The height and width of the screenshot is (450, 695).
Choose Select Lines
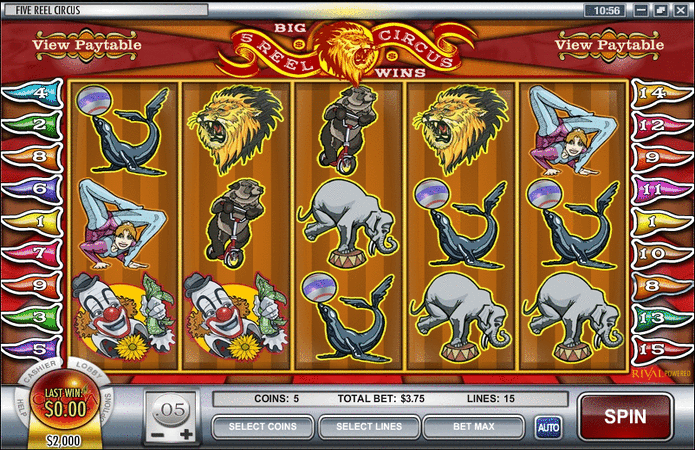(x=369, y=427)
